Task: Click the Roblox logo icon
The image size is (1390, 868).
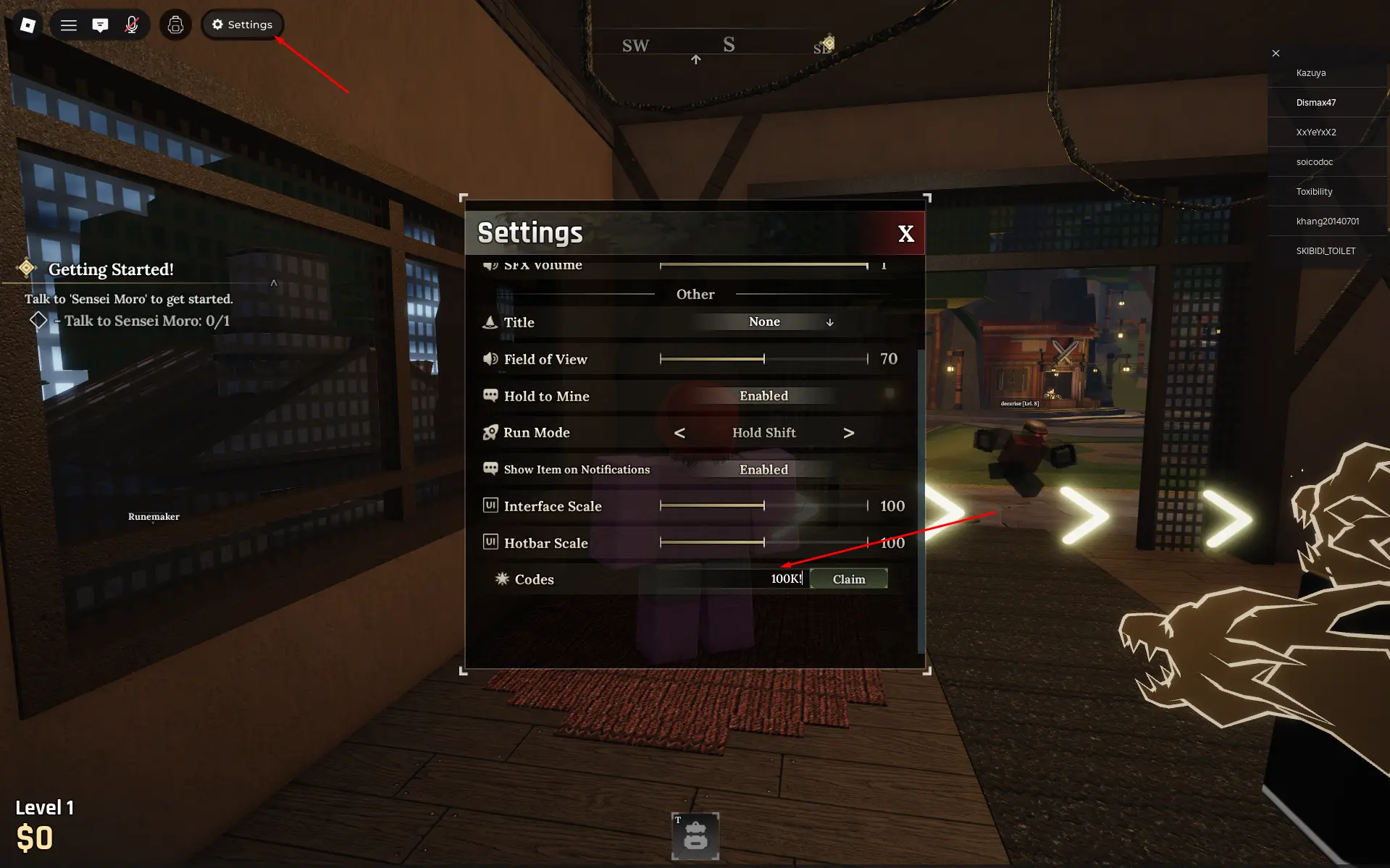Action: coord(28,24)
